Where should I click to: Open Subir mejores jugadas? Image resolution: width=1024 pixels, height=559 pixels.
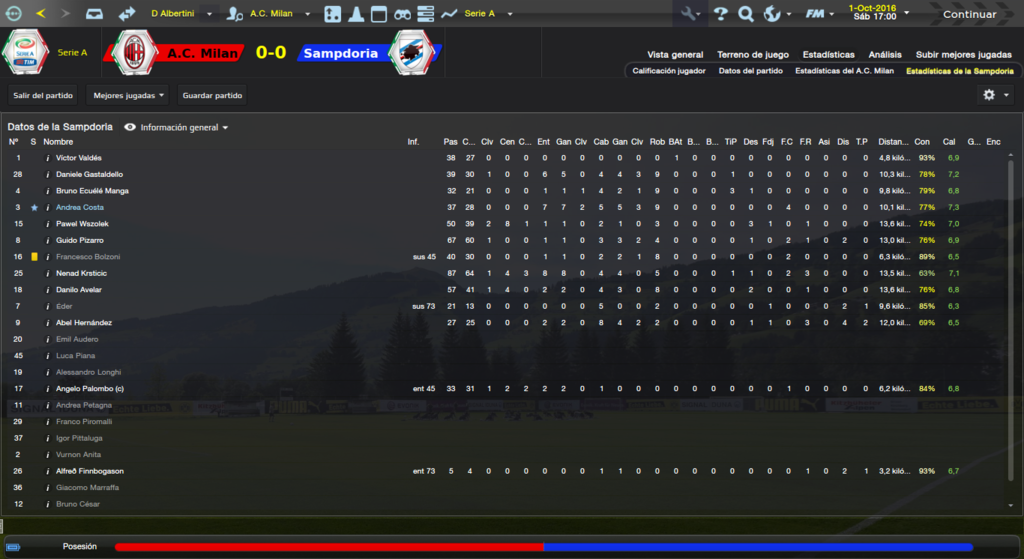(964, 55)
